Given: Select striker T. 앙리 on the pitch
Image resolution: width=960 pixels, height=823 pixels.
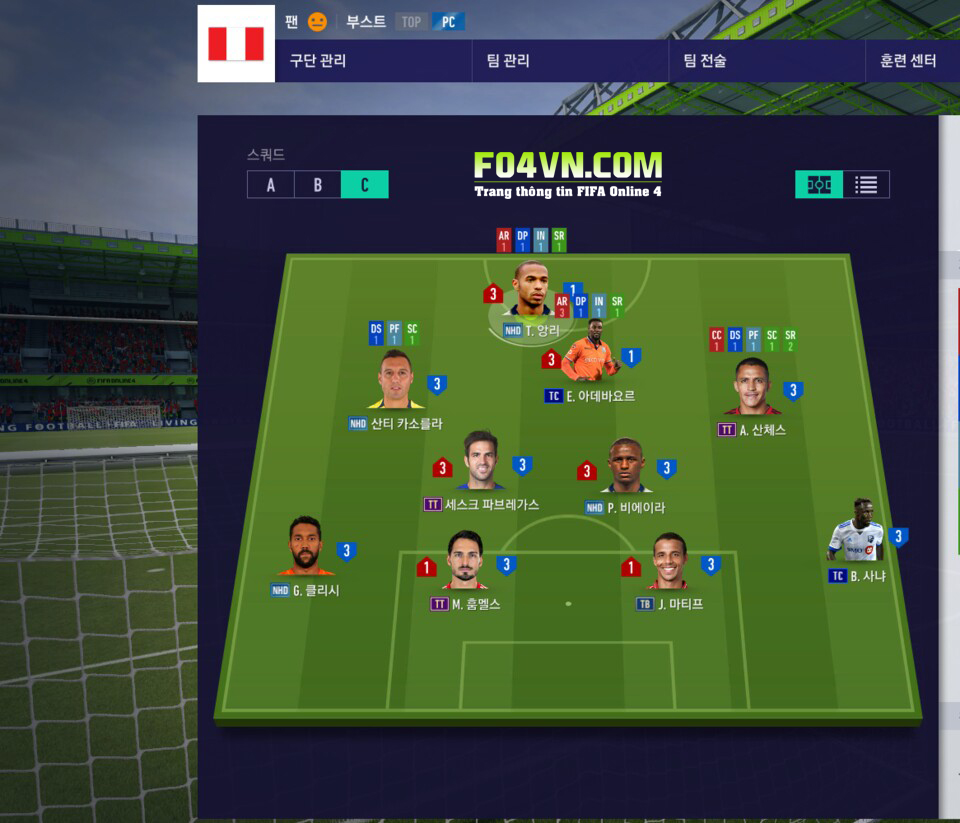Looking at the screenshot, I should pos(533,290).
